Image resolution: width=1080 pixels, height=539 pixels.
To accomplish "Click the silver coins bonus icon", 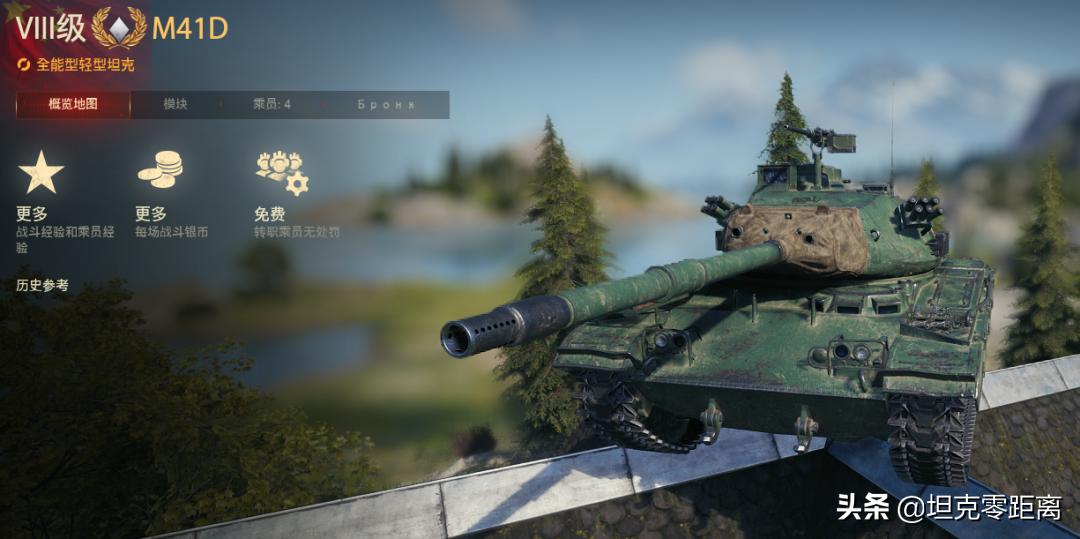I will (160, 170).
